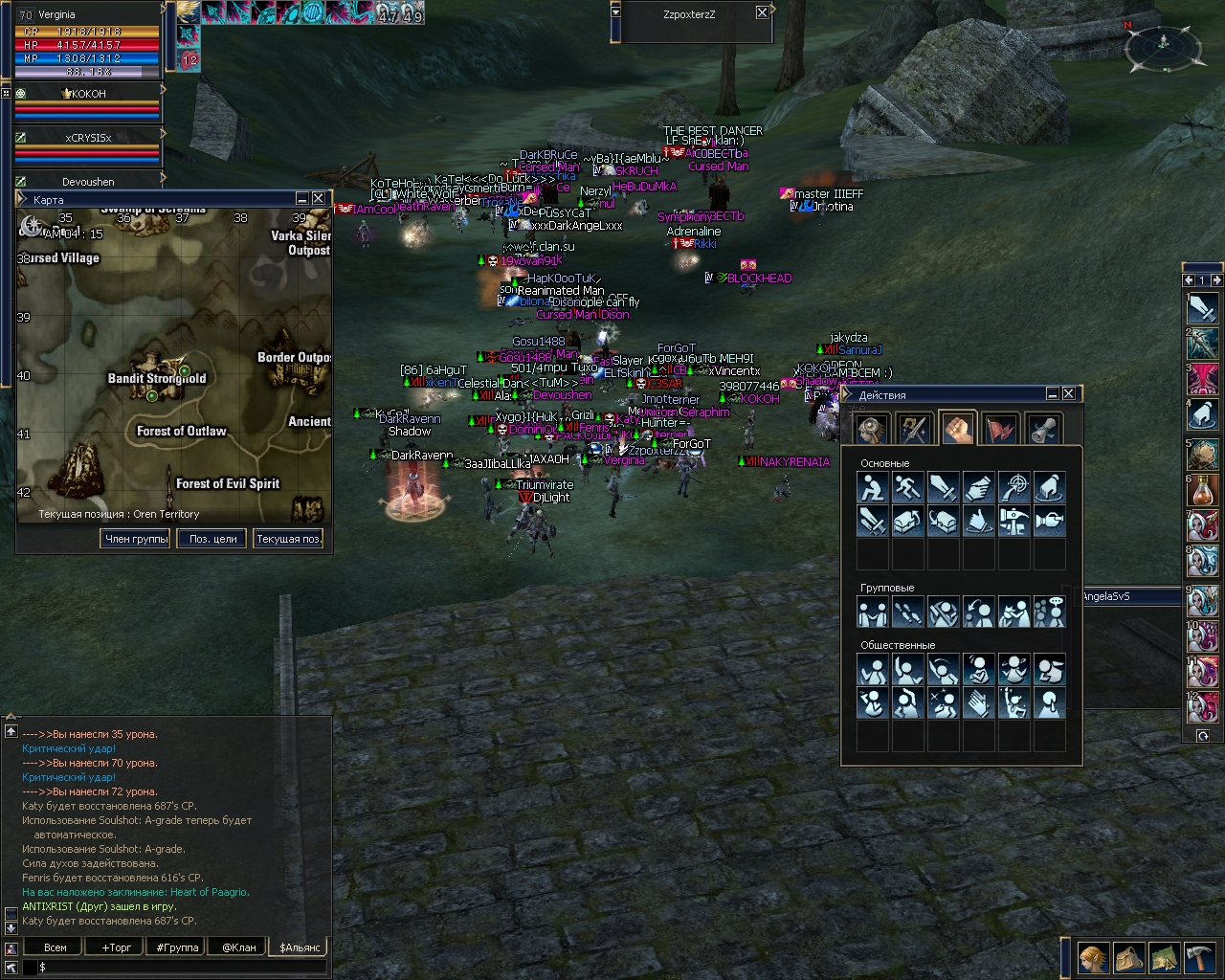Click the Текущая поз. map button

(x=289, y=539)
